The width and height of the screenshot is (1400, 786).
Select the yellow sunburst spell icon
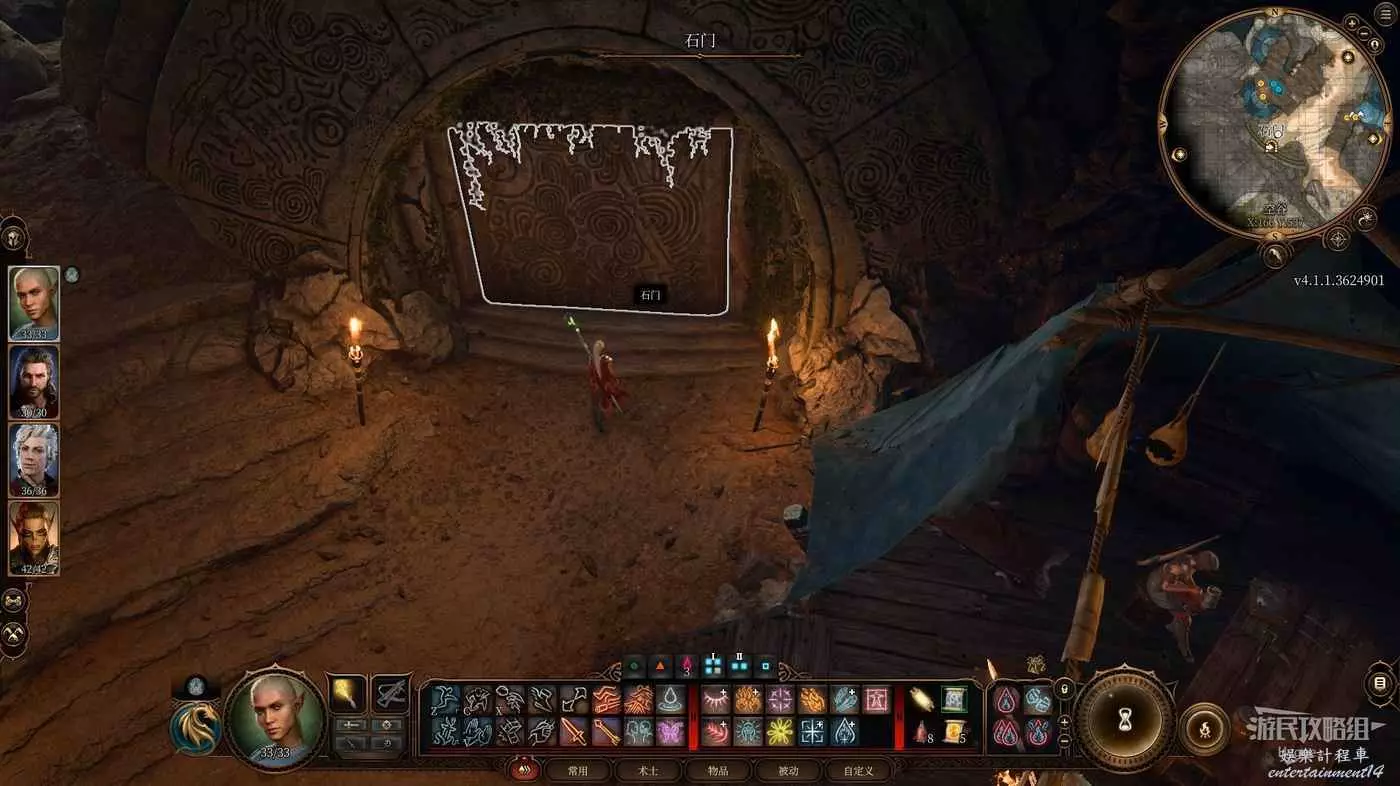pyautogui.click(x=780, y=732)
